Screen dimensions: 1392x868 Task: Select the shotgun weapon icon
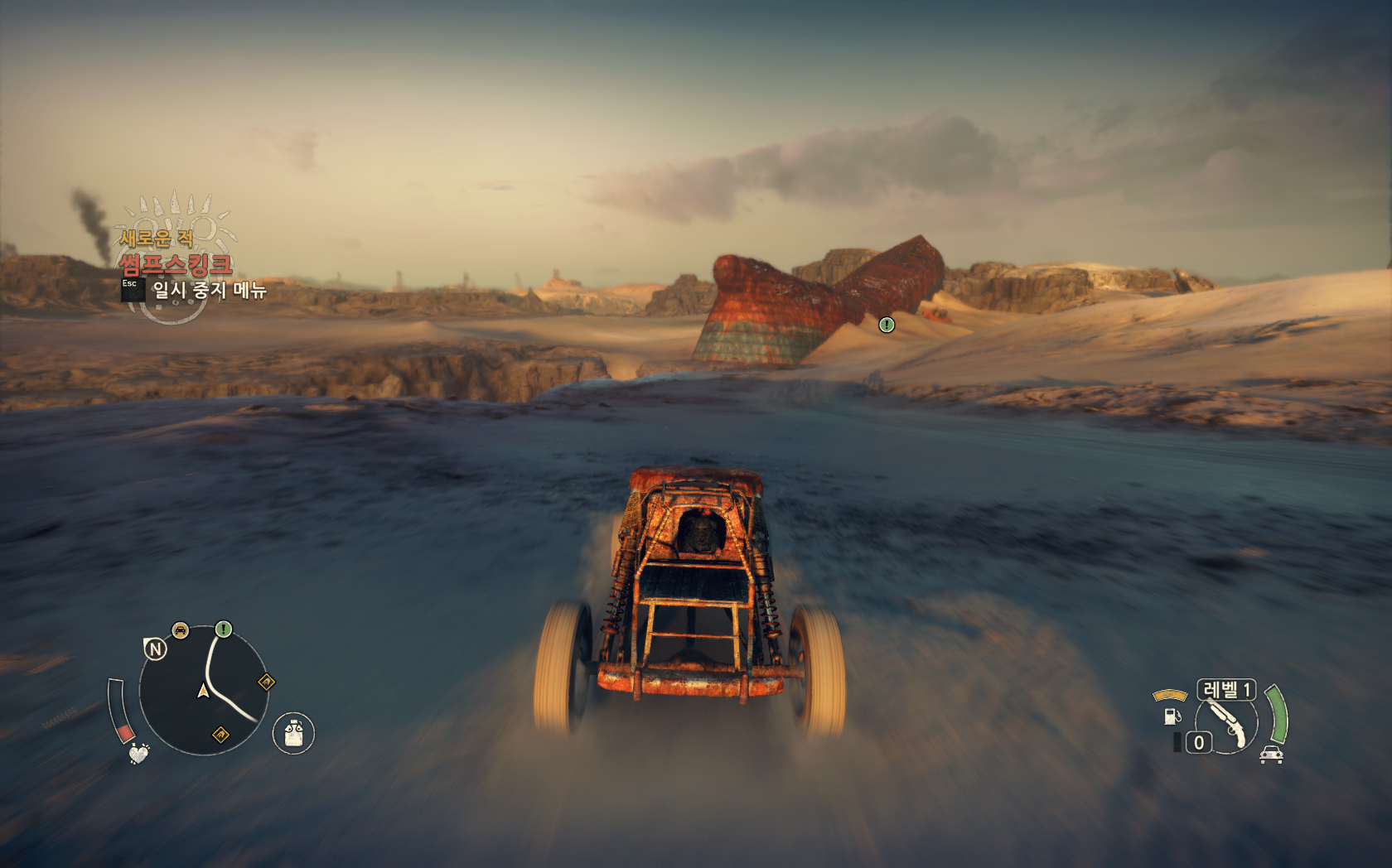click(x=1228, y=722)
